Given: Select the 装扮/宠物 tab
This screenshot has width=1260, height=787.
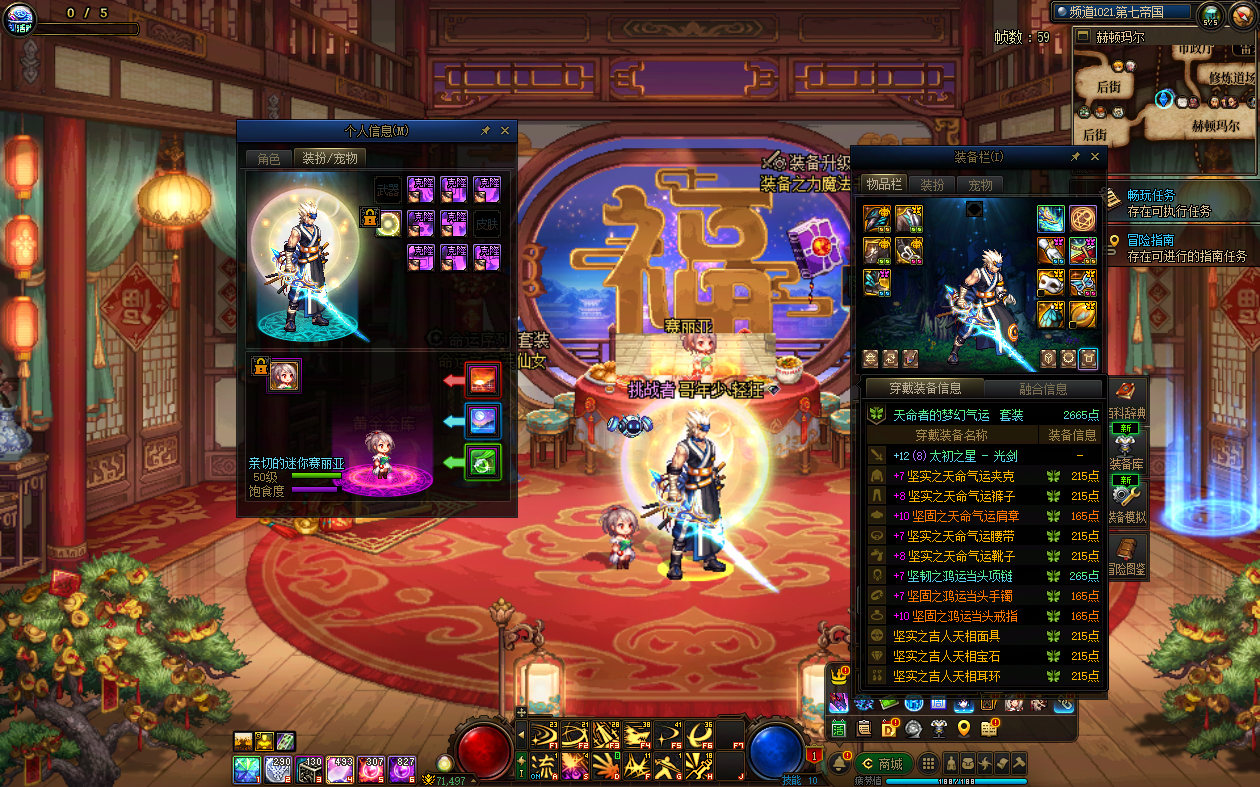Looking at the screenshot, I should pos(329,158).
